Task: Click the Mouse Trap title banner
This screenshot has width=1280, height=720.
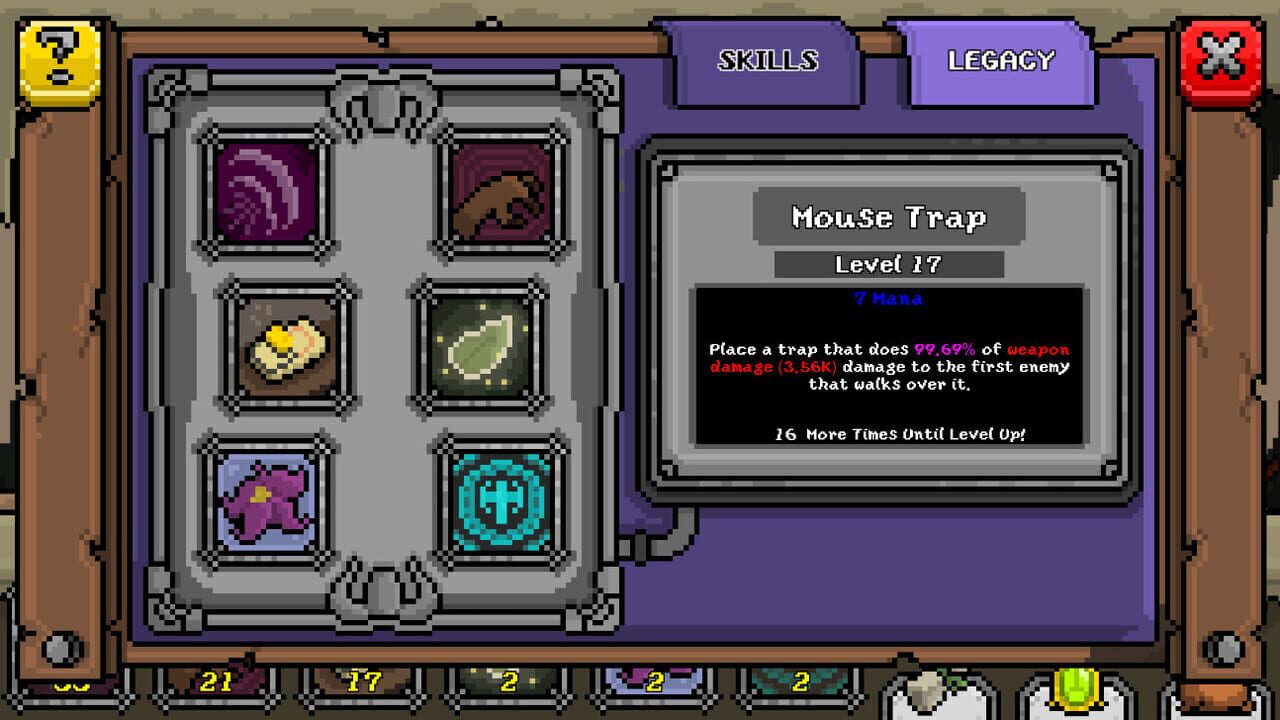Action: [888, 216]
